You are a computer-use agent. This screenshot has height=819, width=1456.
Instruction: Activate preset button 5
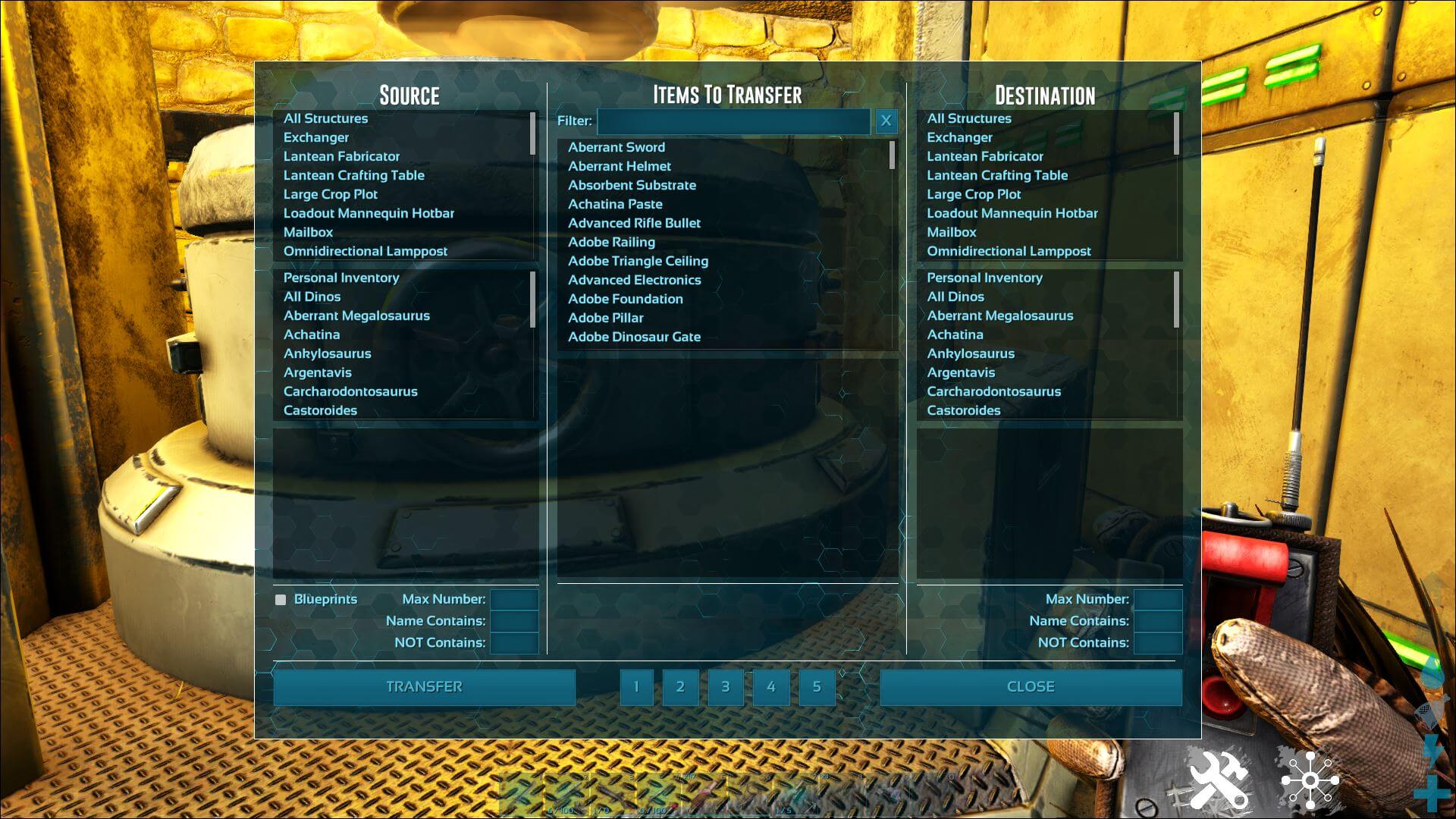[817, 687]
